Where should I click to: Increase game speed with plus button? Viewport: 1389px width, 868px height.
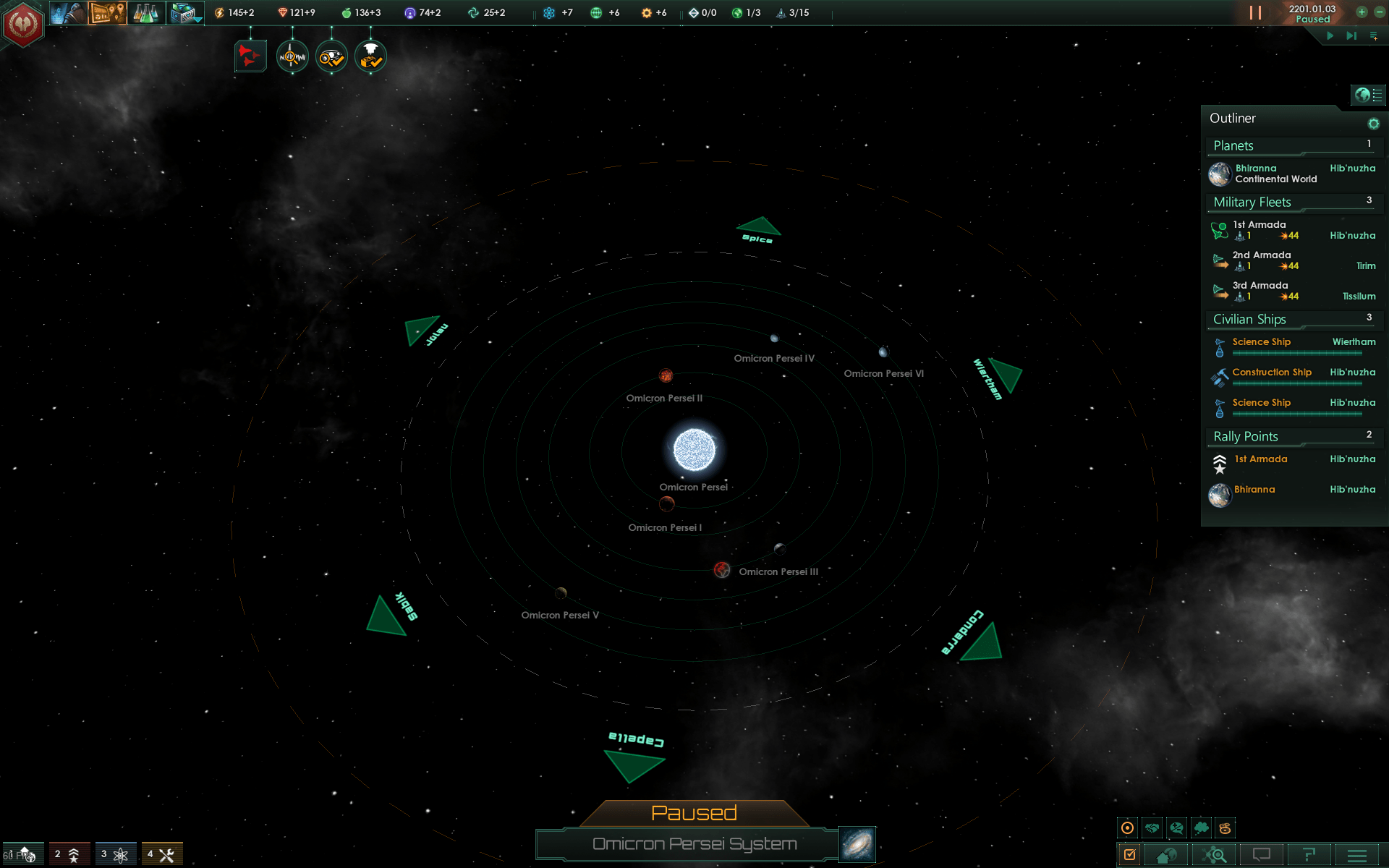click(x=1362, y=12)
